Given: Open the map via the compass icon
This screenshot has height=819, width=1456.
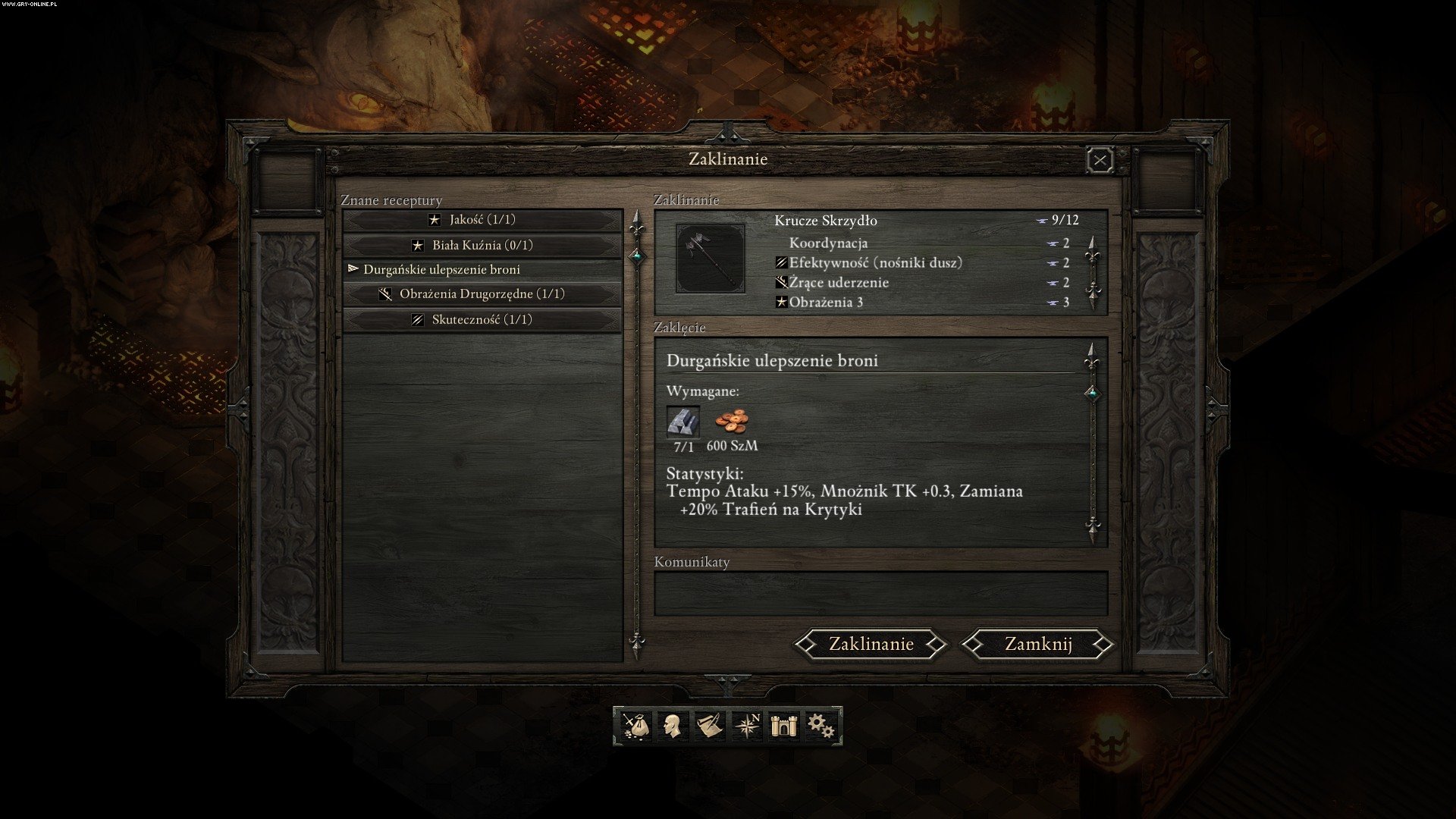Looking at the screenshot, I should pyautogui.click(x=747, y=726).
